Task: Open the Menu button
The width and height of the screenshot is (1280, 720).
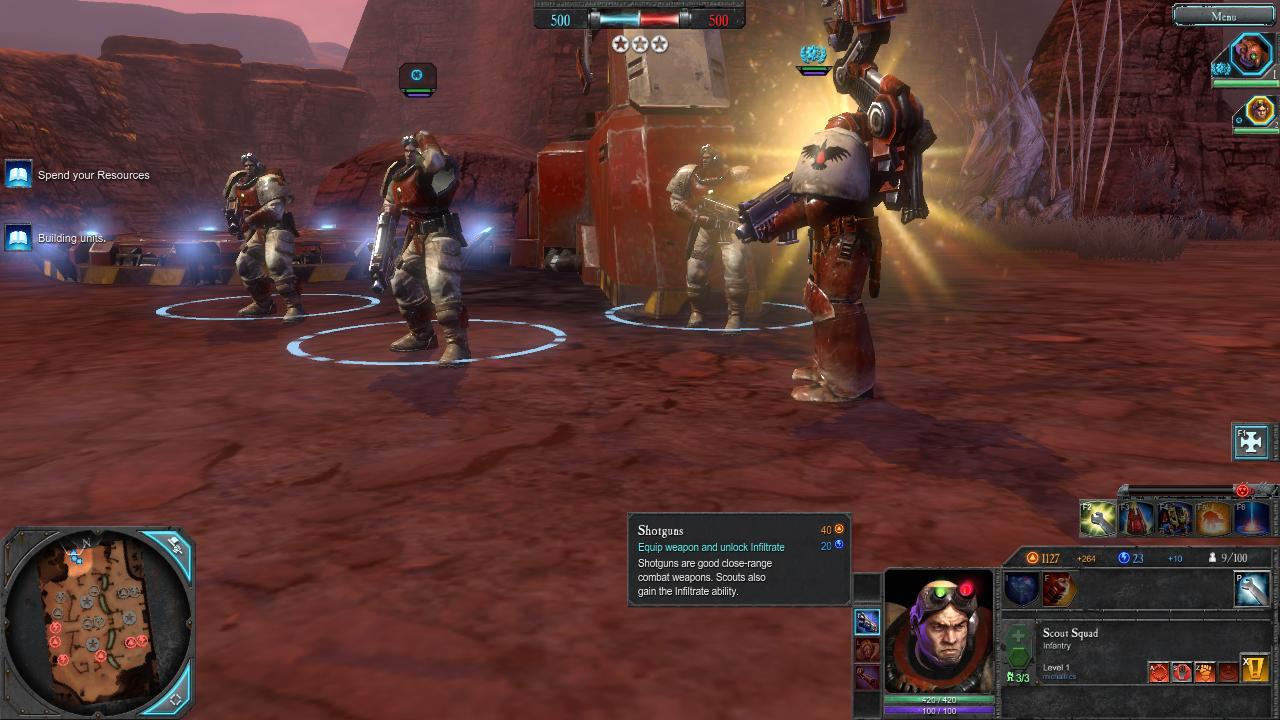Action: (1223, 15)
